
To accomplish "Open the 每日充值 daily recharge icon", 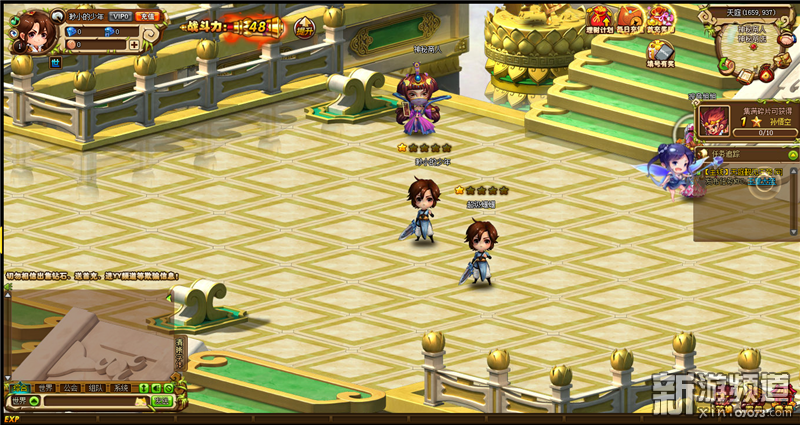I will (631, 19).
